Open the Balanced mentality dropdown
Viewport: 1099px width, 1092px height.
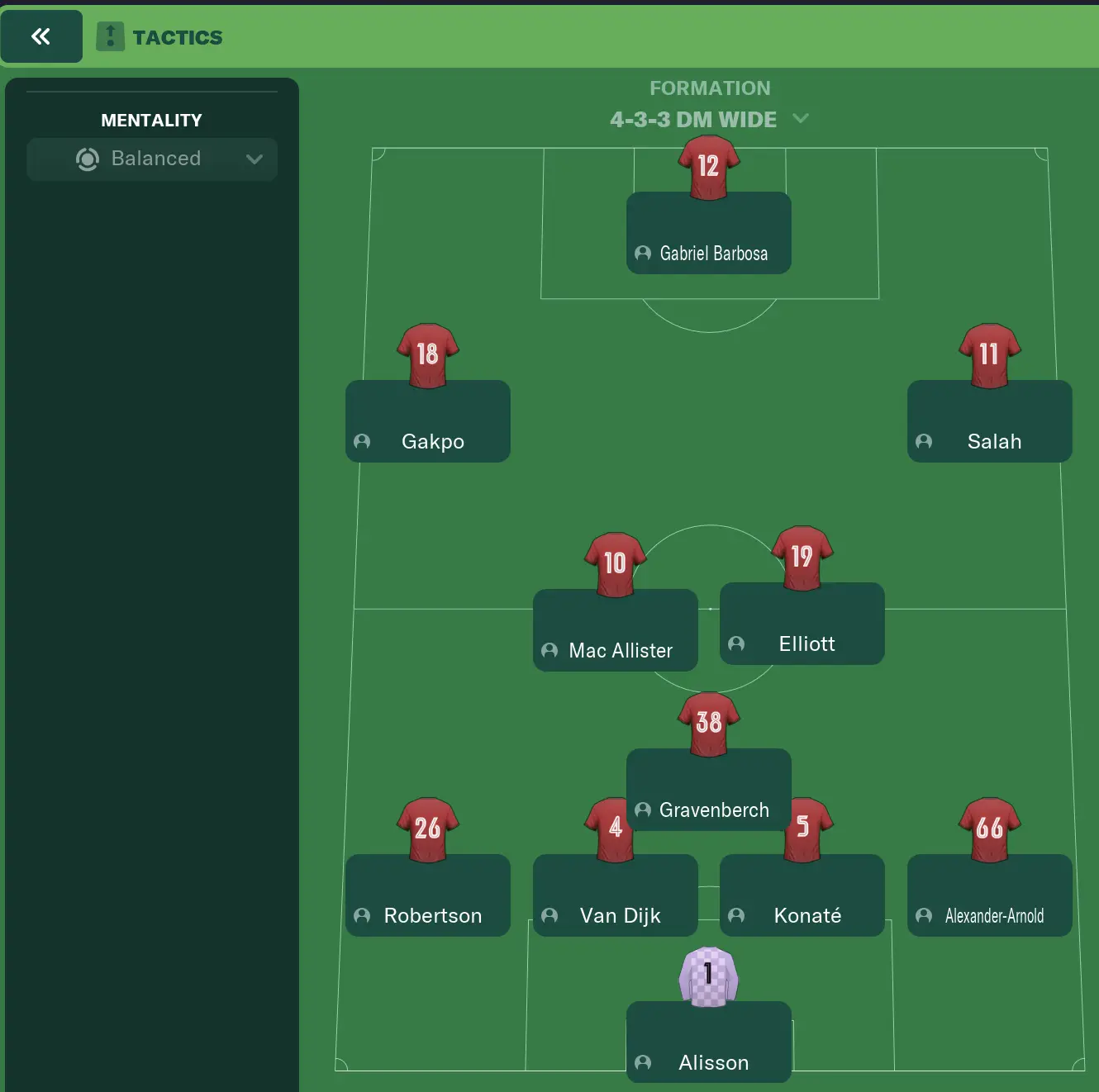(151, 159)
